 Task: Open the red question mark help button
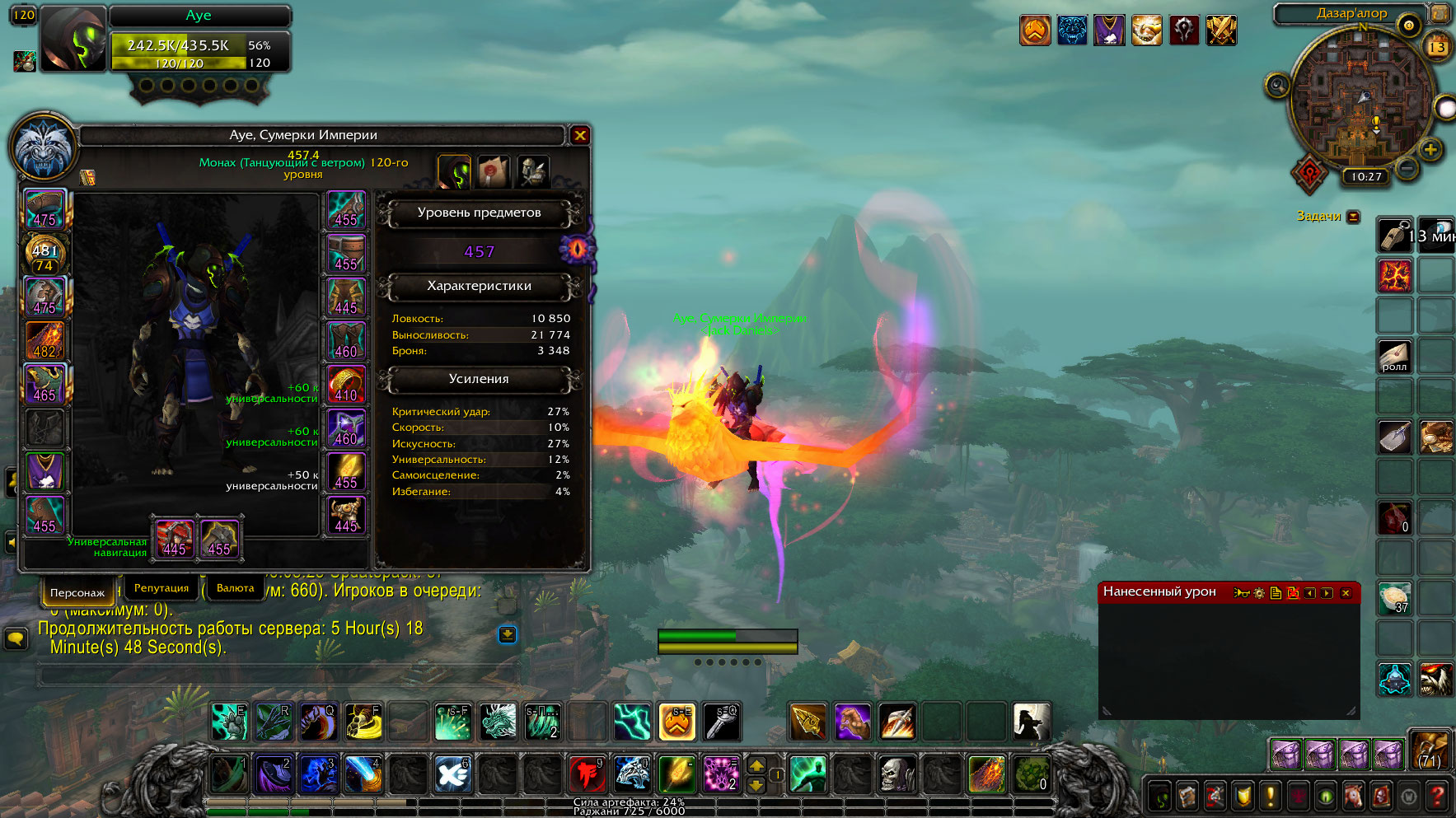pos(1437,797)
